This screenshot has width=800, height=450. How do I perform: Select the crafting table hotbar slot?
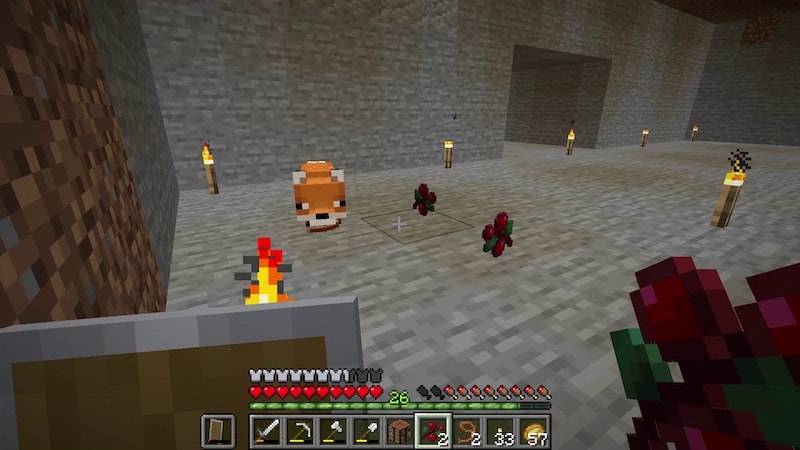(399, 431)
